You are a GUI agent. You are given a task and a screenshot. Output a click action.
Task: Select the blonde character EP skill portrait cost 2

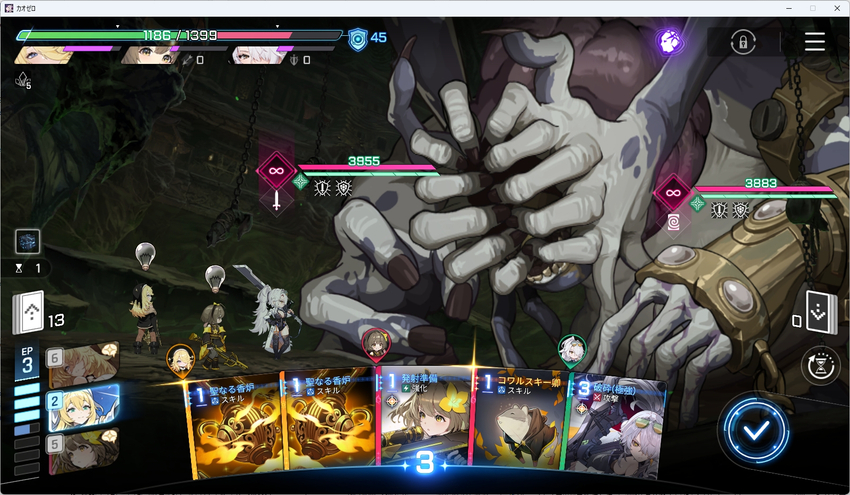[80, 408]
